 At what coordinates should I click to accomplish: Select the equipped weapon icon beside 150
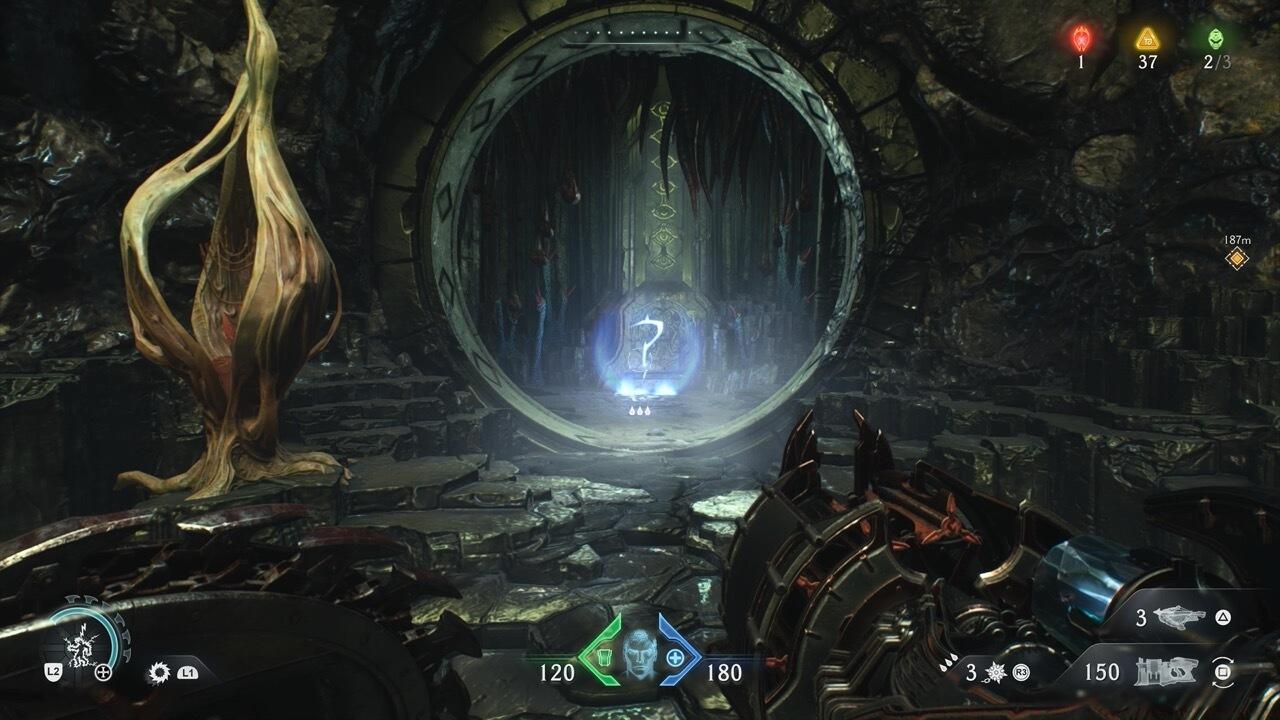coord(1165,672)
